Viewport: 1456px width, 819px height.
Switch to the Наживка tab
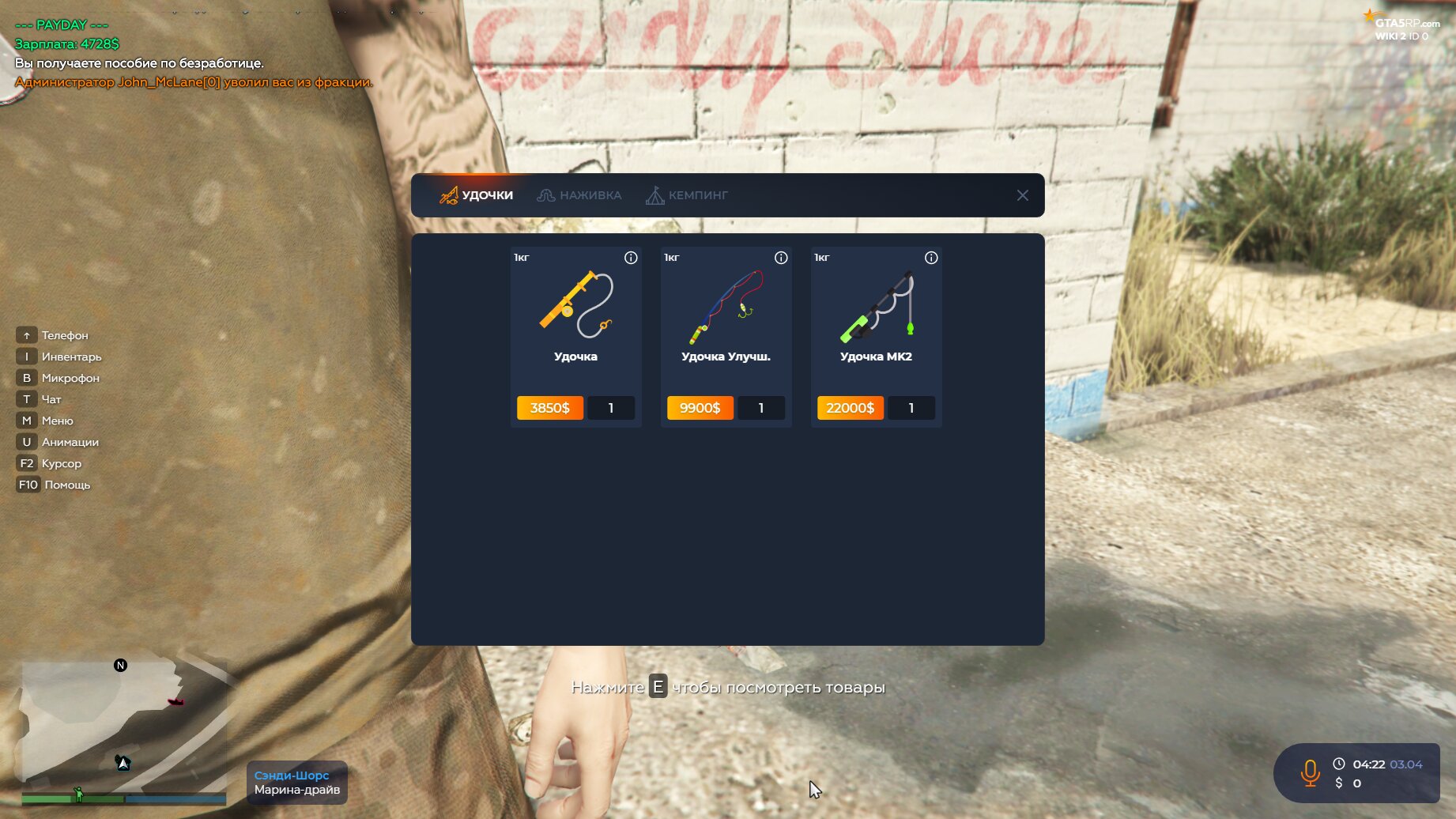pos(579,195)
